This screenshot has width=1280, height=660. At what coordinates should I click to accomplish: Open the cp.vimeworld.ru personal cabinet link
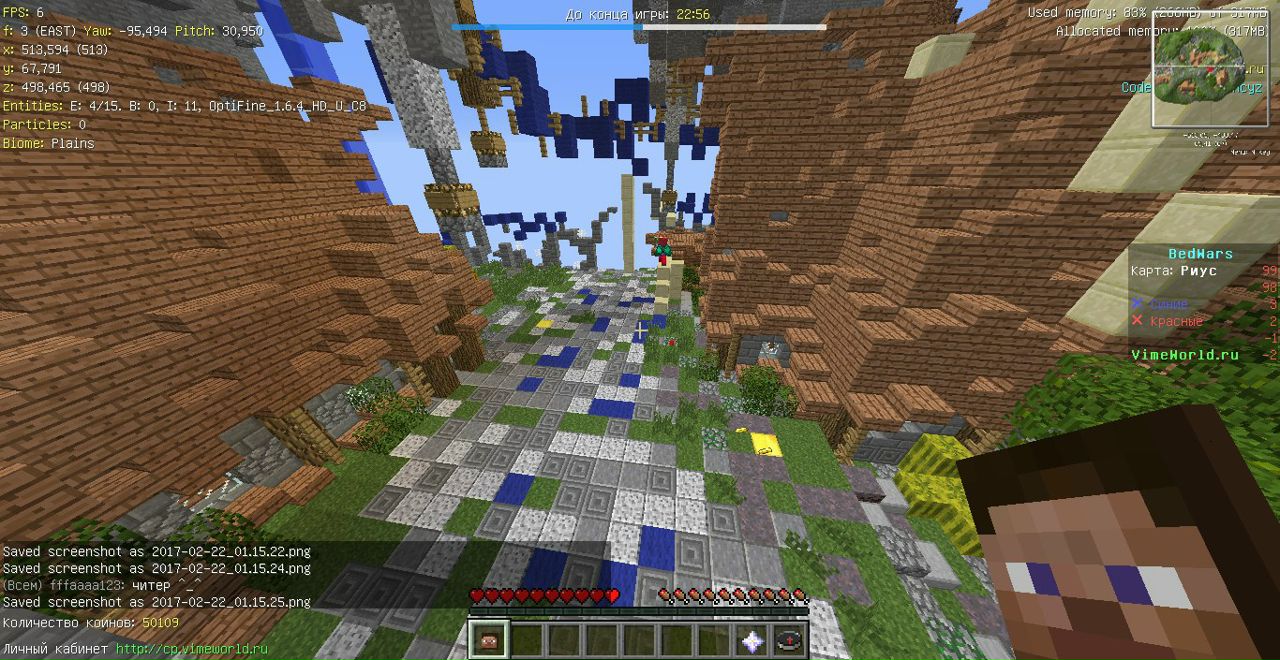(x=192, y=648)
